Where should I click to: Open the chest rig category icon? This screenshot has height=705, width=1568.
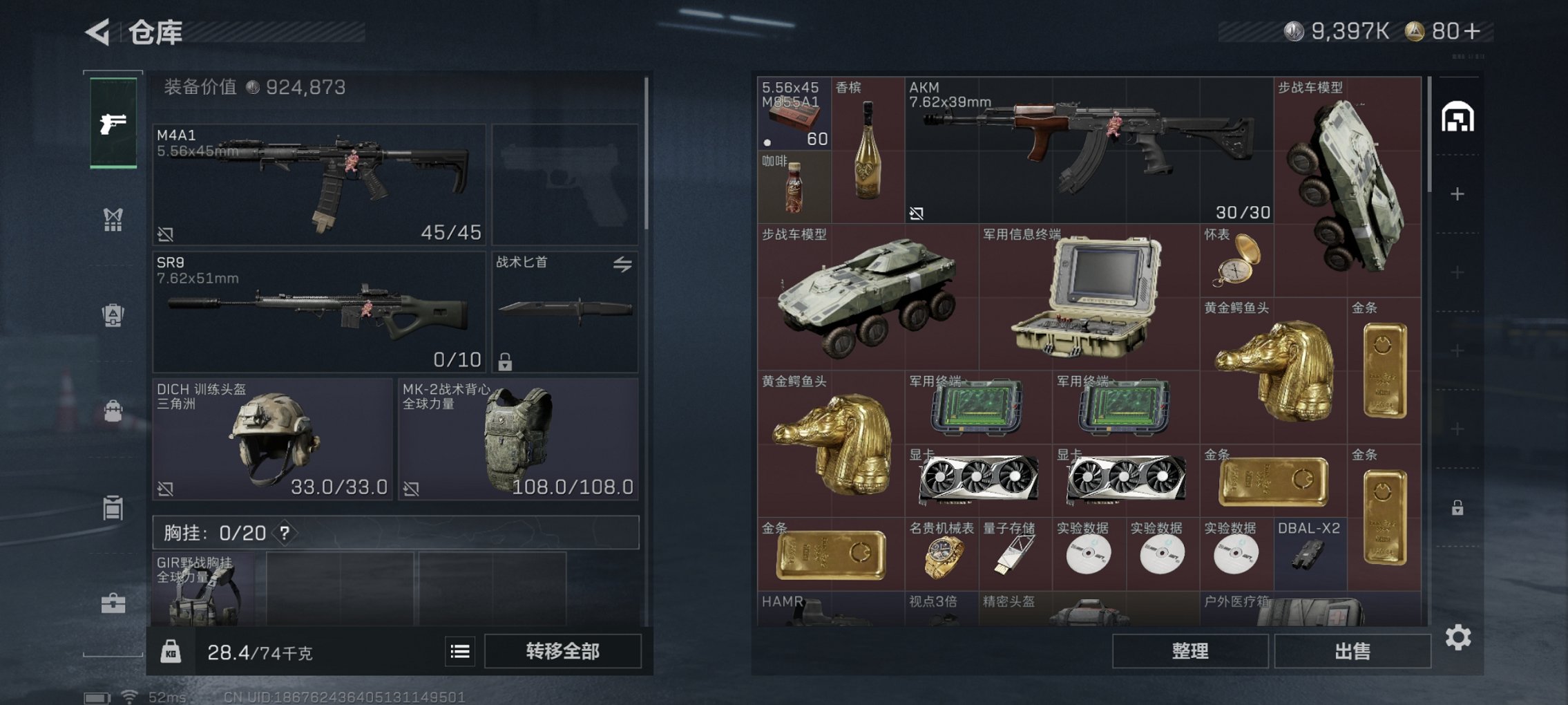(113, 218)
